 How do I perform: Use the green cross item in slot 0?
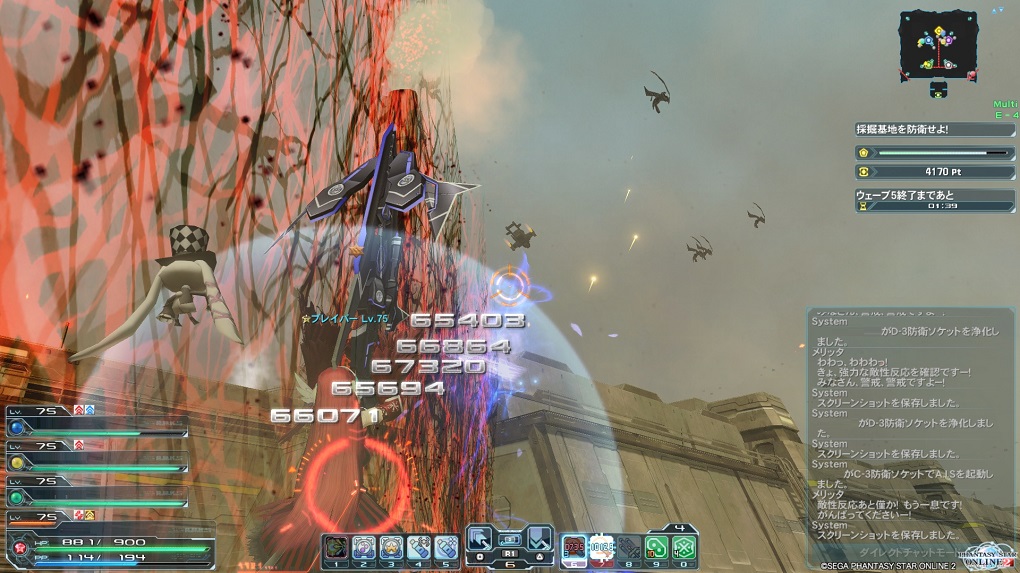pos(683,547)
